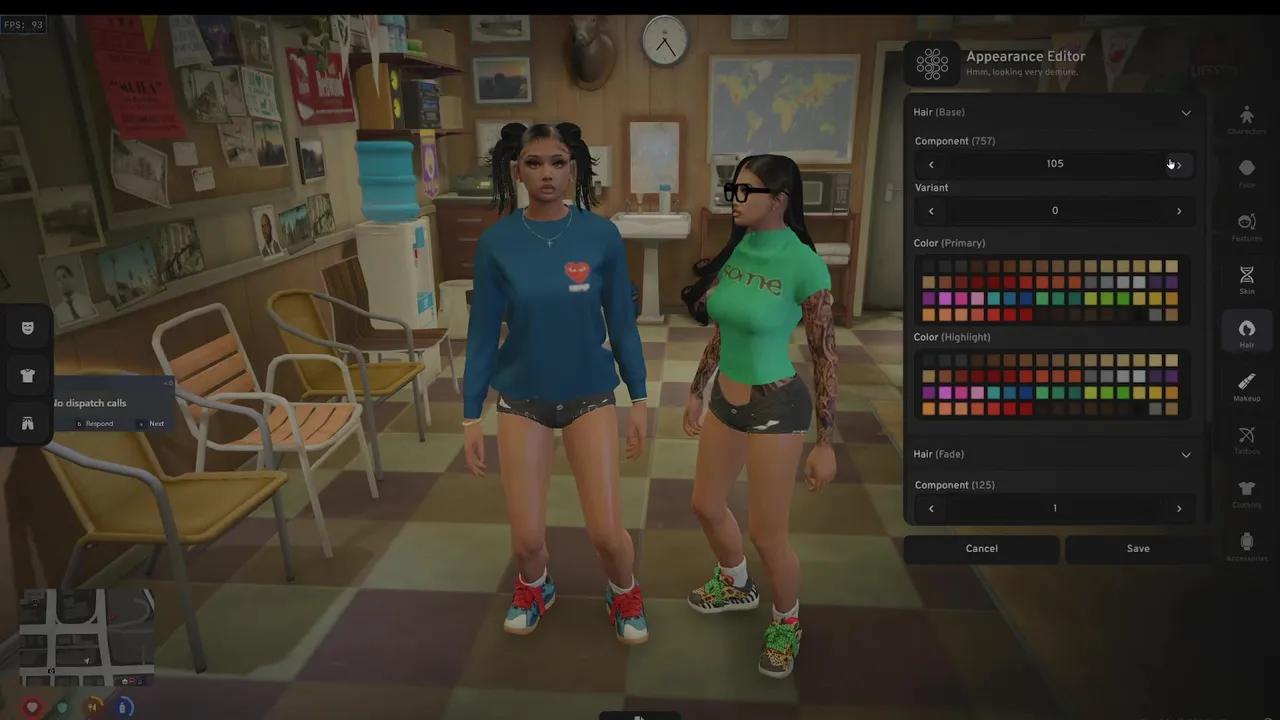Viewport: 1280px width, 720px height.
Task: Click the Cancel button
Action: click(981, 548)
